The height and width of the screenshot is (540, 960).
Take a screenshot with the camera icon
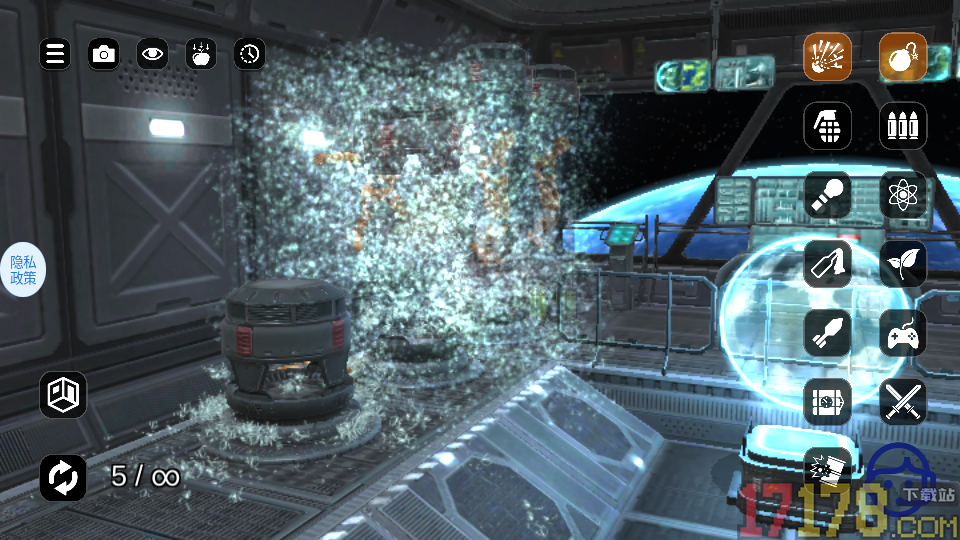click(x=103, y=54)
